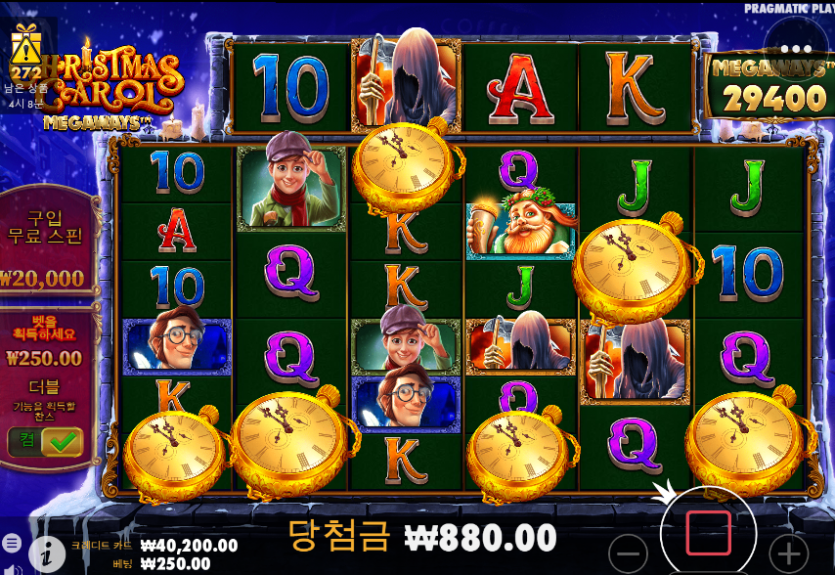Screen dimensions: 835x575
Task: Stop the spin with the red square button
Action: 707,534
